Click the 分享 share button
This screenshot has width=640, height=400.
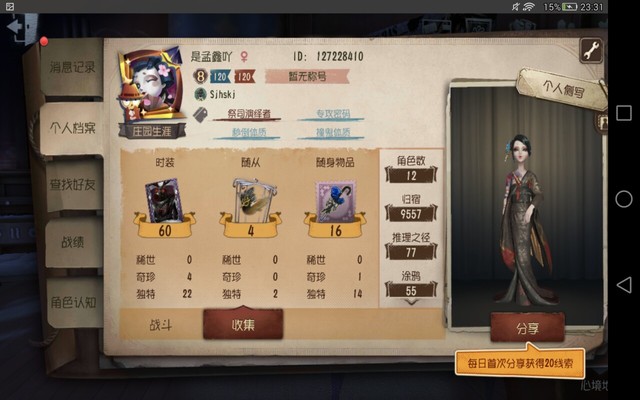tap(527, 326)
